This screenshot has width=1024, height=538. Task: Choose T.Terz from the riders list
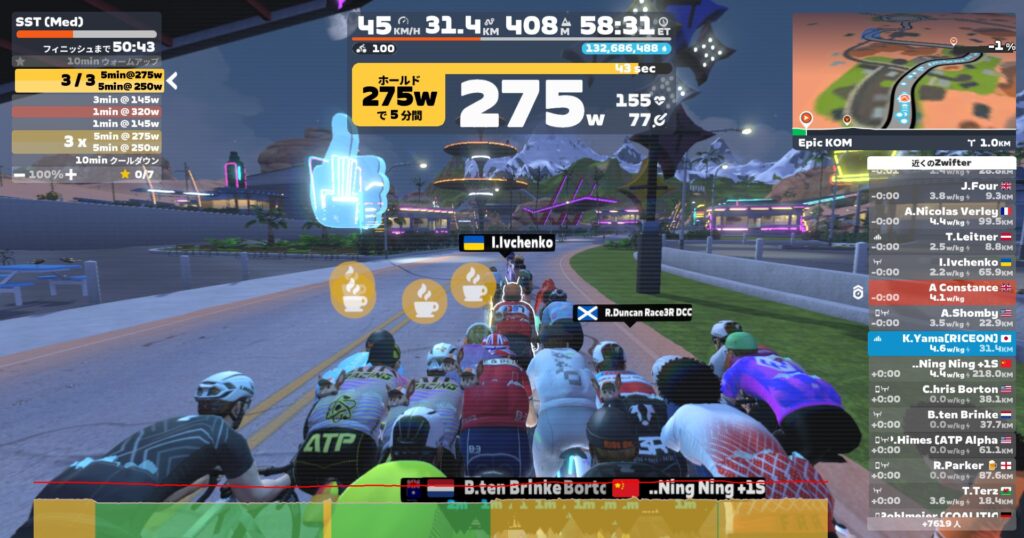point(941,495)
